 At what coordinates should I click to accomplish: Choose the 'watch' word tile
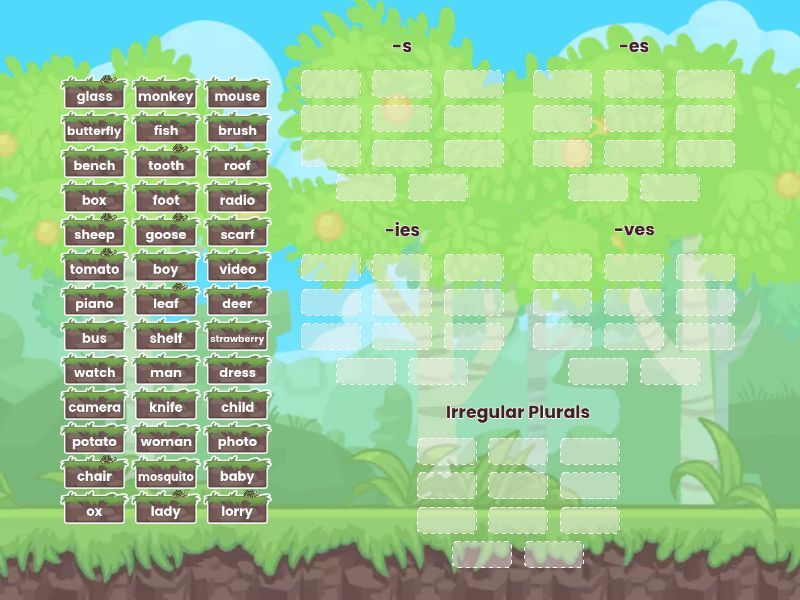click(94, 373)
